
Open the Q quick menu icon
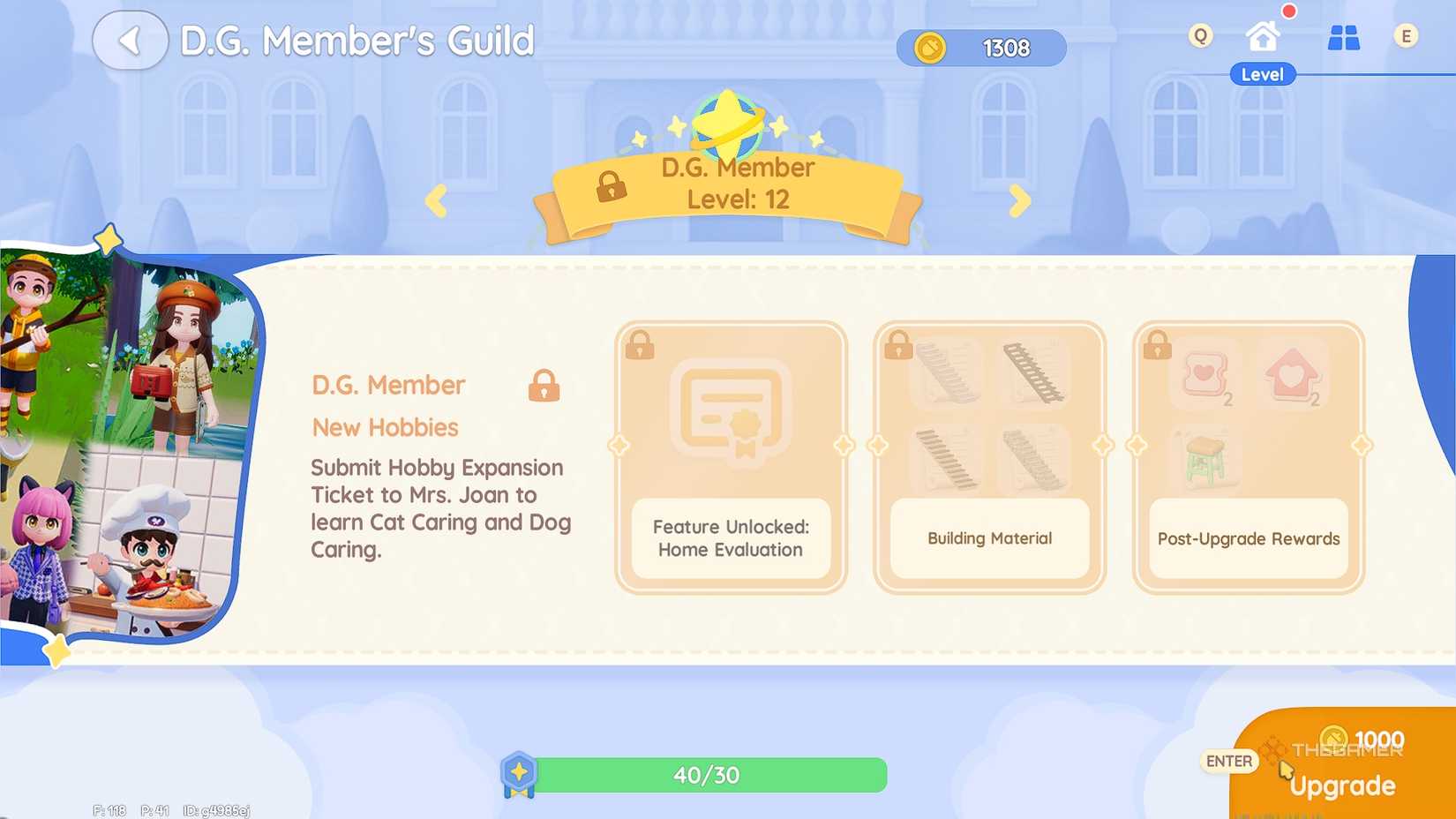click(x=1199, y=37)
